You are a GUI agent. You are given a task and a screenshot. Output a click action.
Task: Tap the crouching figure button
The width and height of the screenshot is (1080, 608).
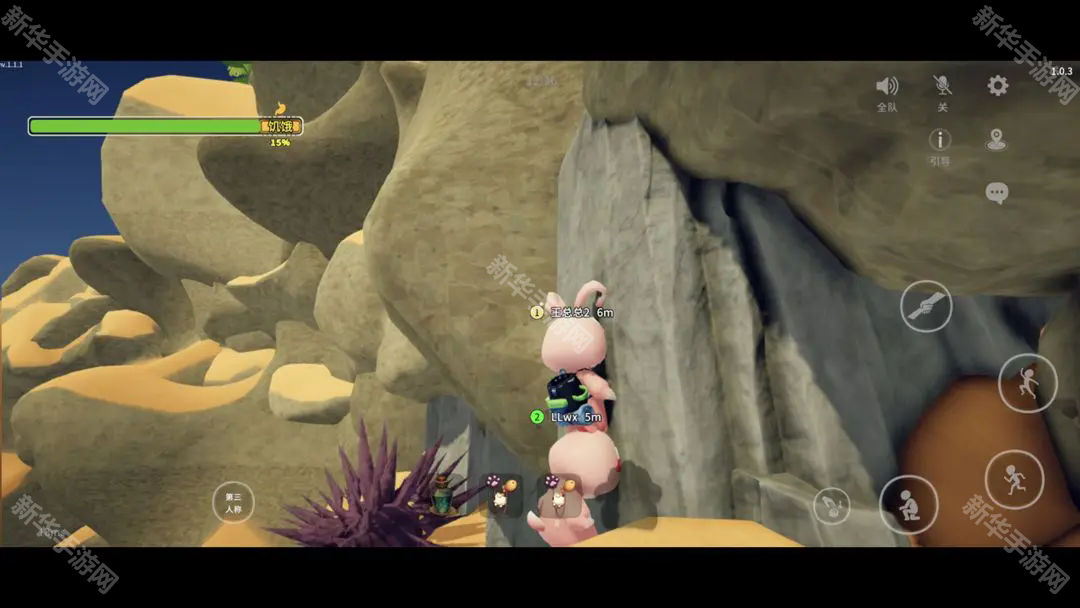coord(908,504)
